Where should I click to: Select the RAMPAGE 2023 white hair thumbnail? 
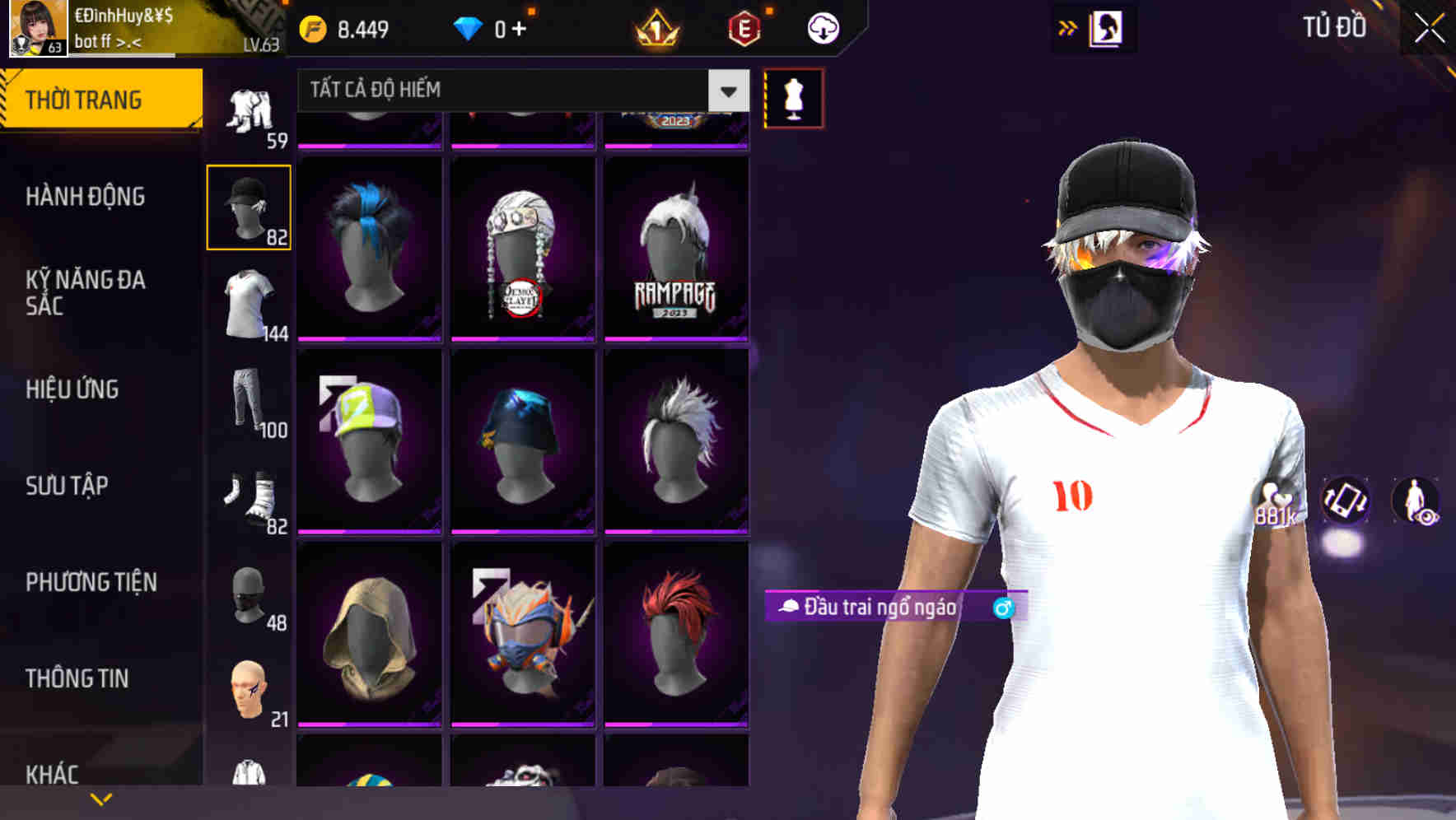point(675,247)
